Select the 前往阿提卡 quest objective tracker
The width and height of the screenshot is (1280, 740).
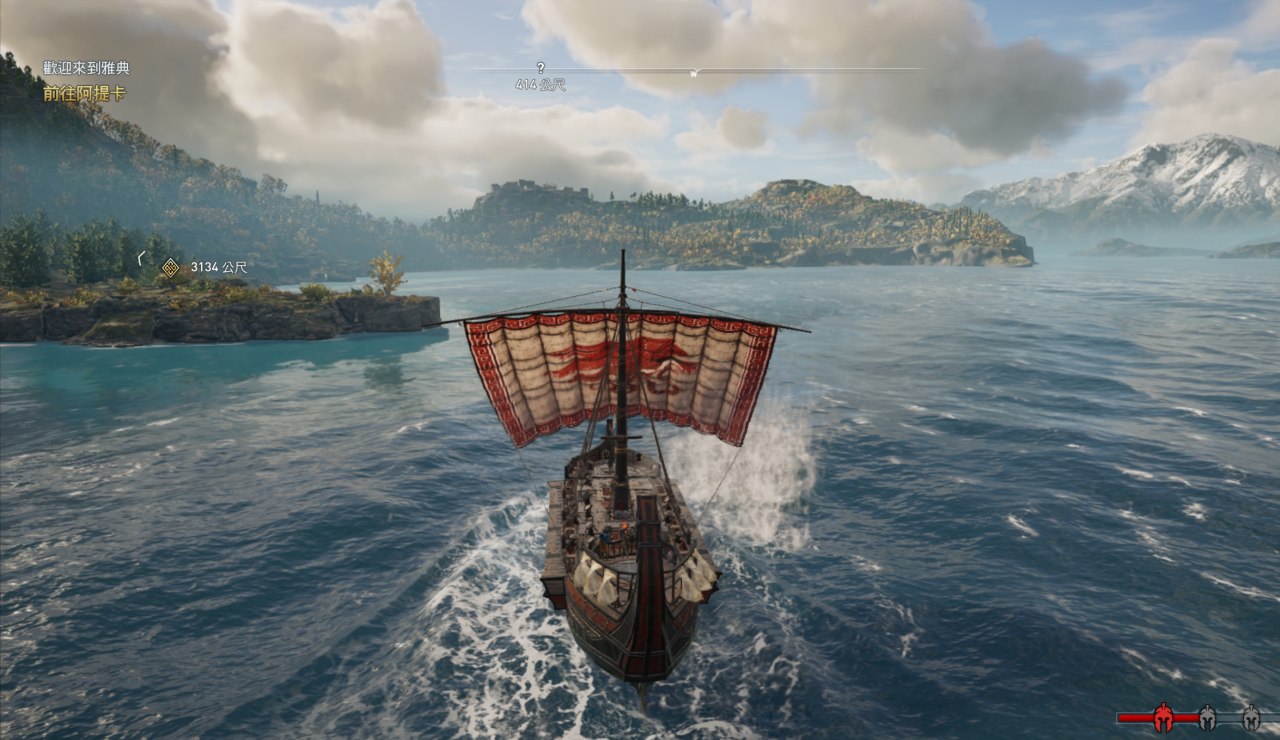click(x=84, y=93)
